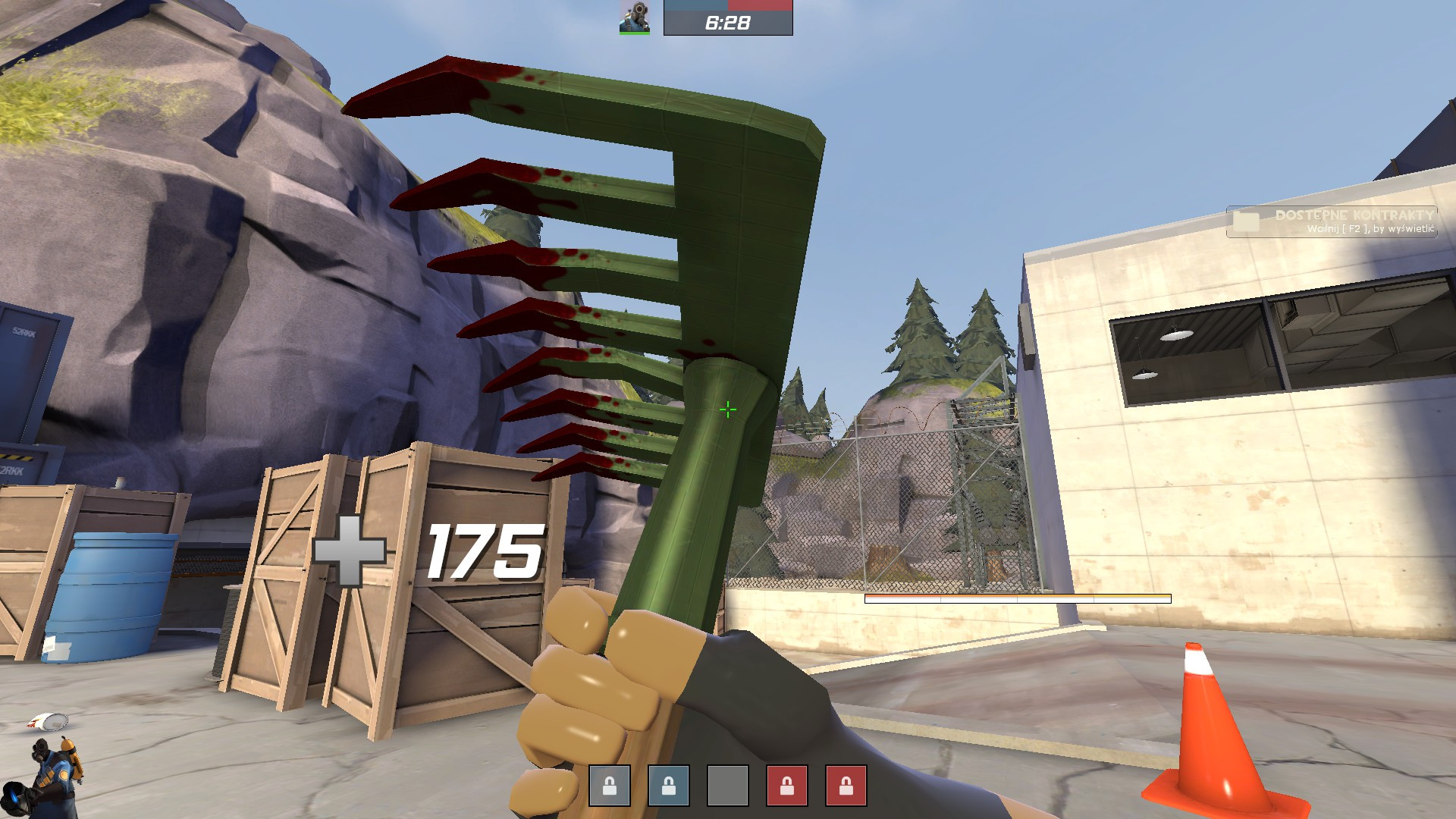Click the crosshair in screen center
Viewport: 1456px width, 819px height.
coord(728,409)
